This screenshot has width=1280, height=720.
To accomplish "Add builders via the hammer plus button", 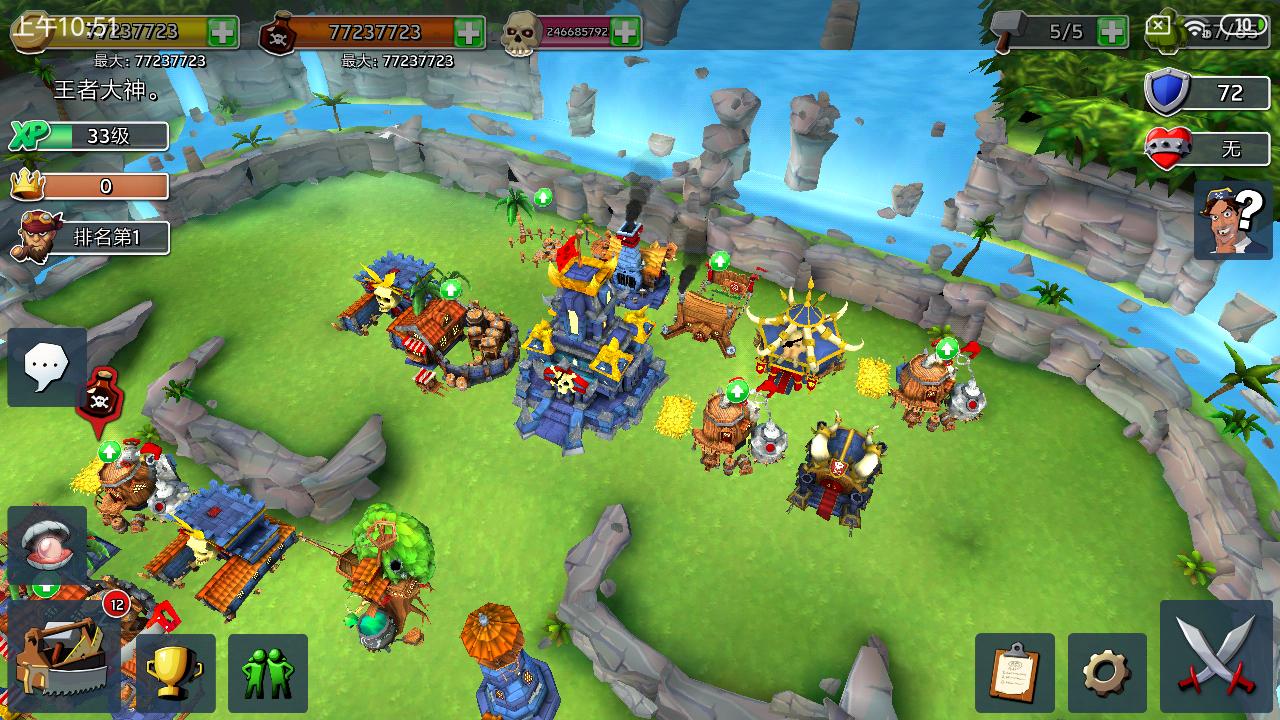I will coord(1112,32).
